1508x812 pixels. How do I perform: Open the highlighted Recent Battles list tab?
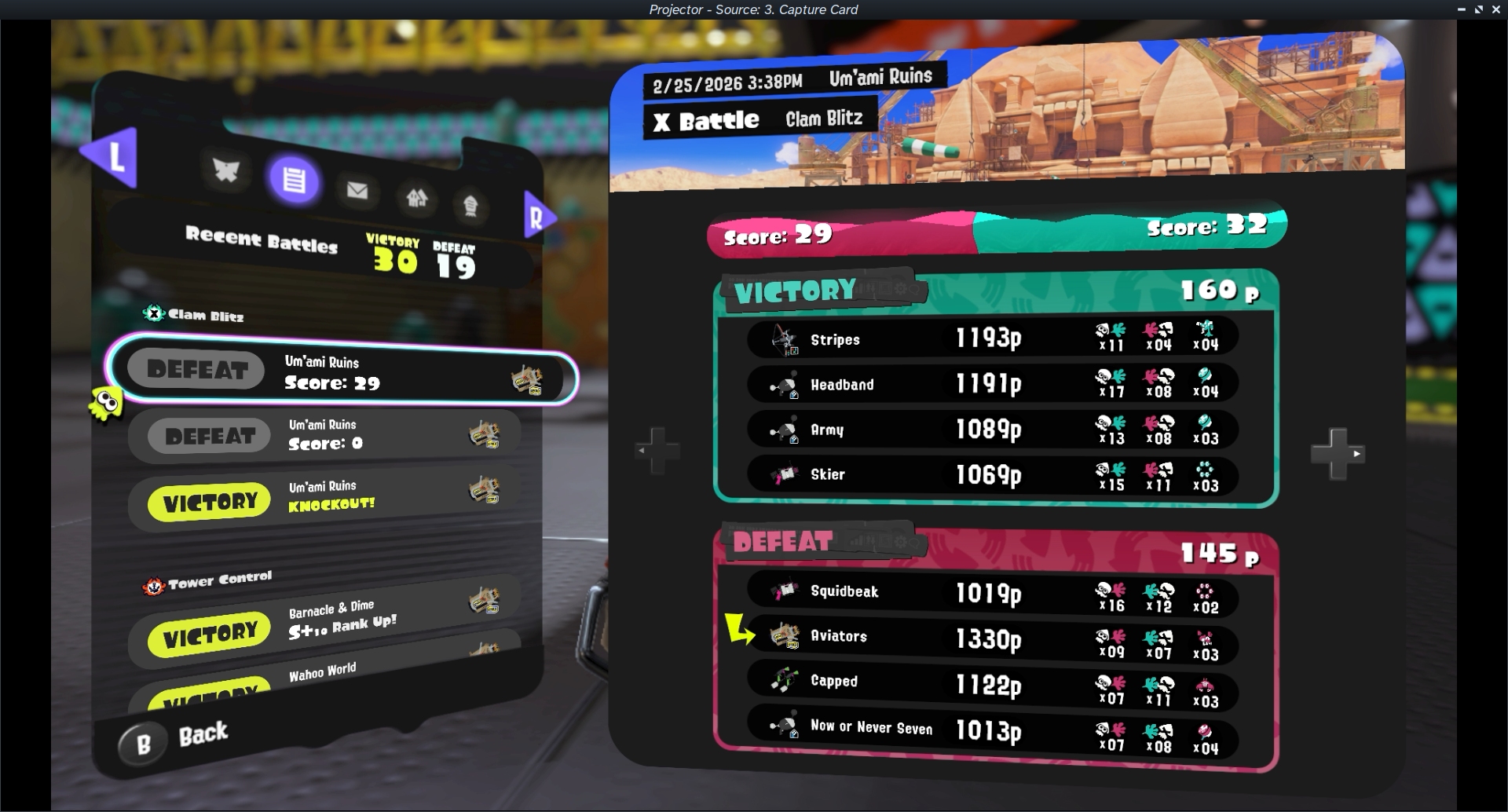(x=295, y=181)
